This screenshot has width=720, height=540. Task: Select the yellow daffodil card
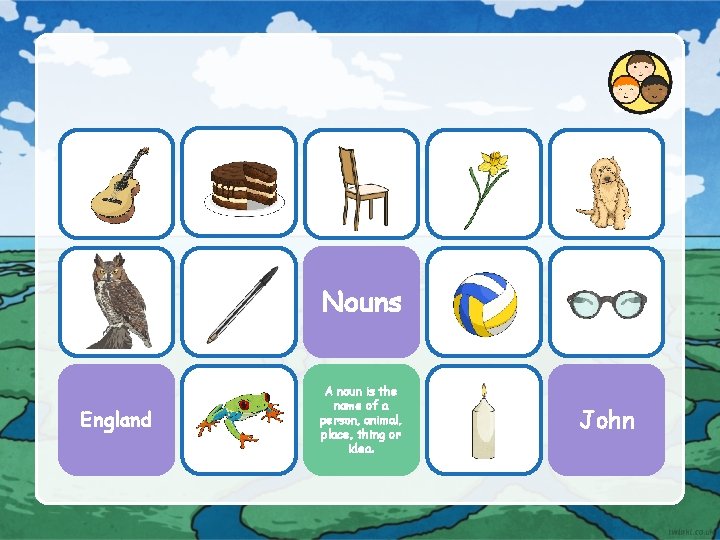click(484, 184)
